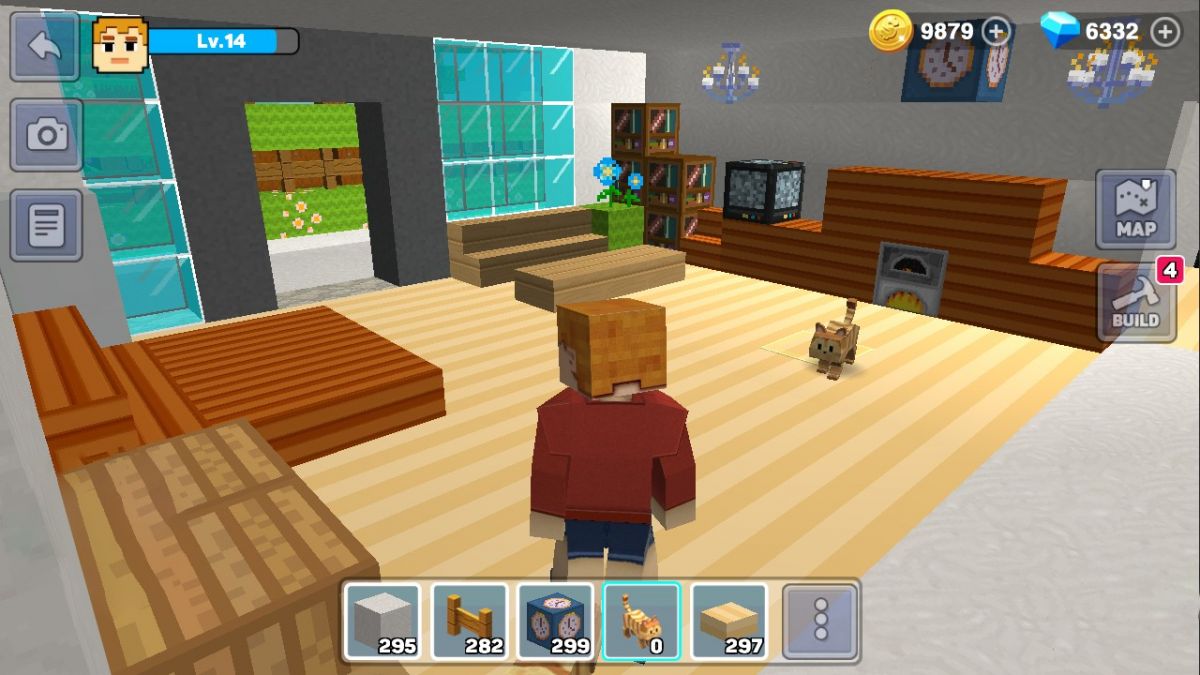
Task: Select the orange cat slot
Action: [x=641, y=621]
